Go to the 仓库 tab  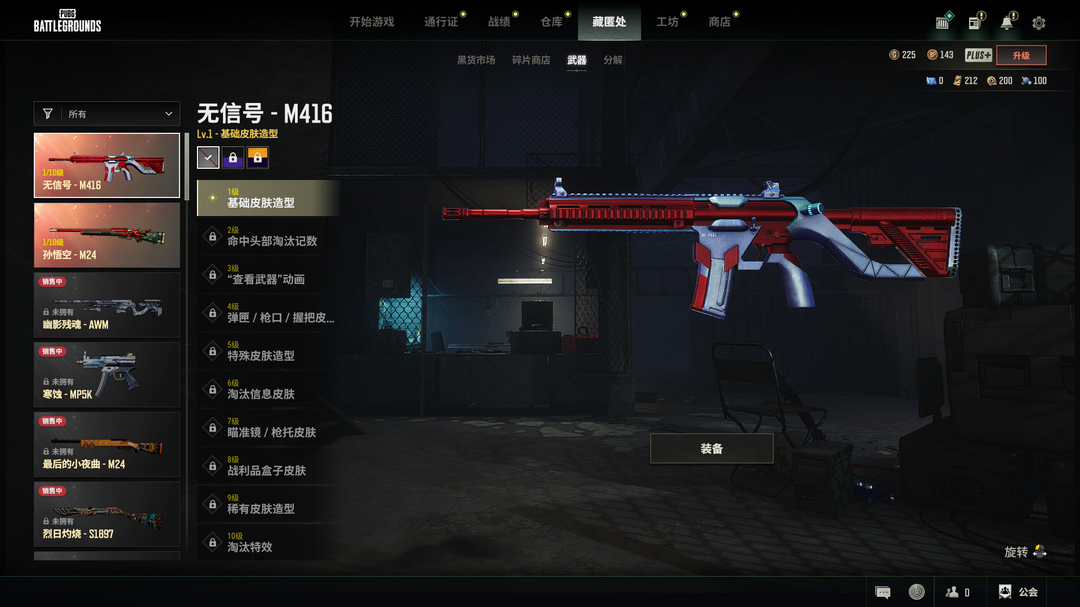point(551,22)
